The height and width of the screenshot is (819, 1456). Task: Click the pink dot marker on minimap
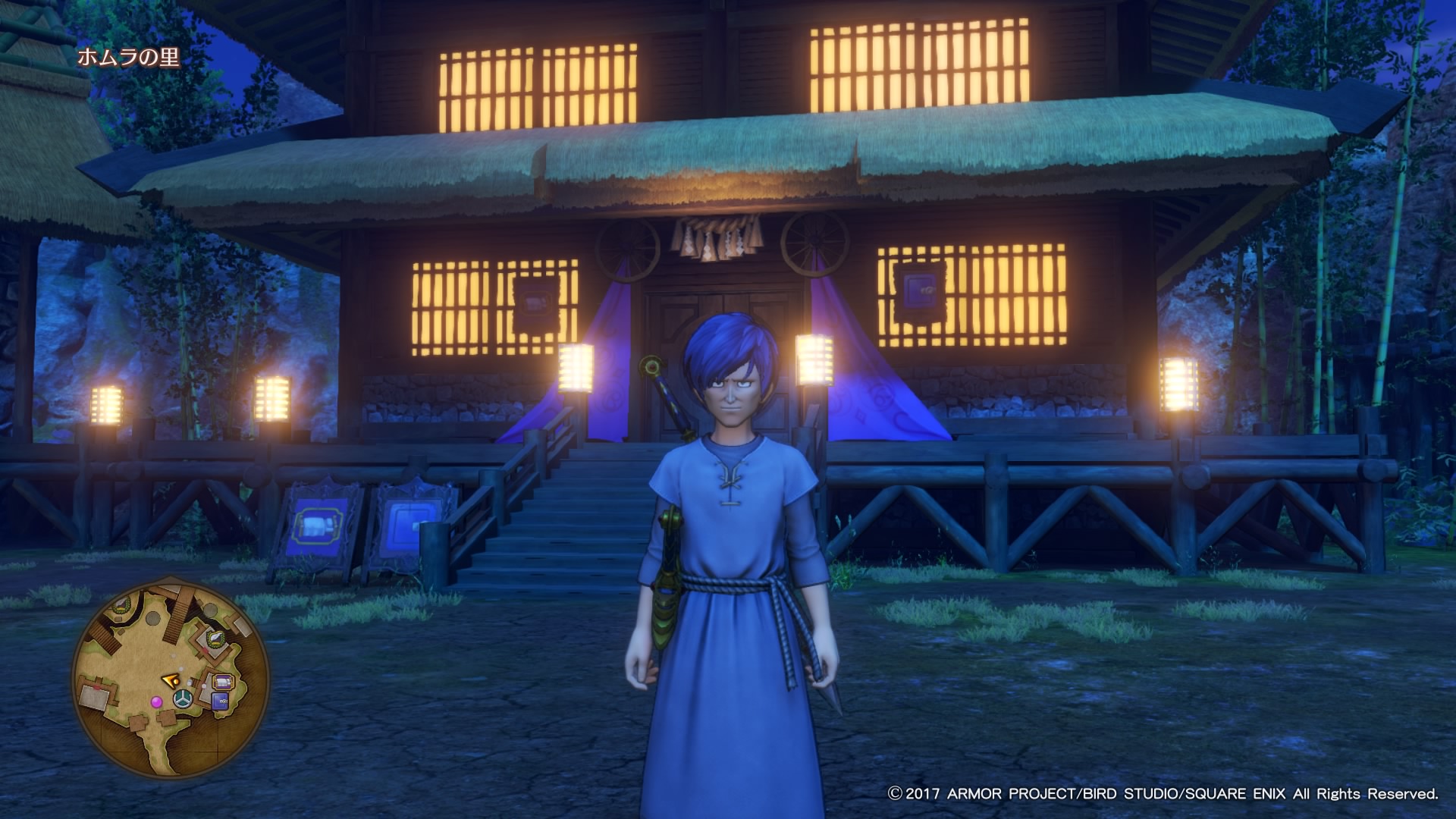click(x=156, y=701)
